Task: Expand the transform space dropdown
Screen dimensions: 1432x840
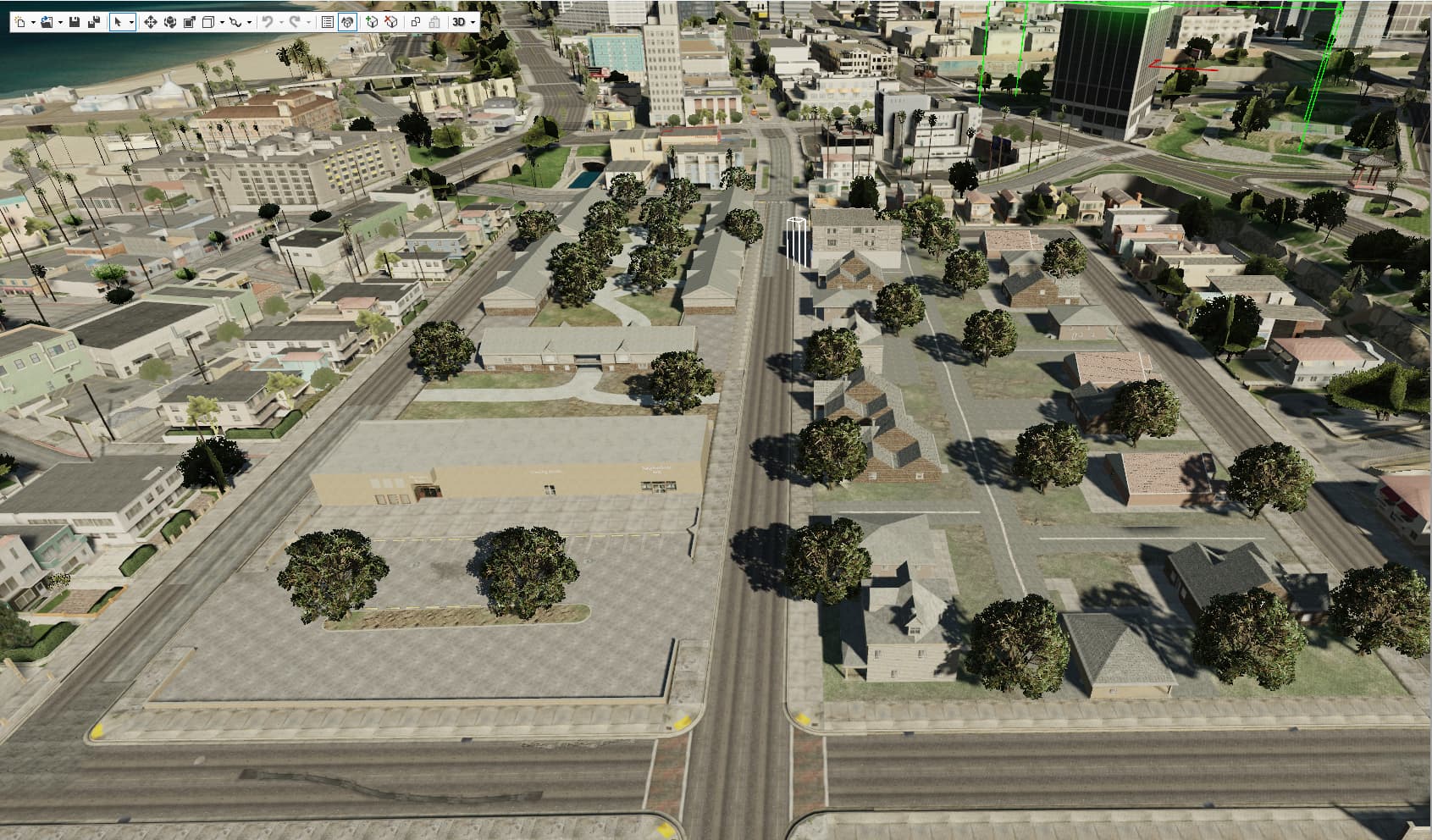Action: click(x=222, y=21)
